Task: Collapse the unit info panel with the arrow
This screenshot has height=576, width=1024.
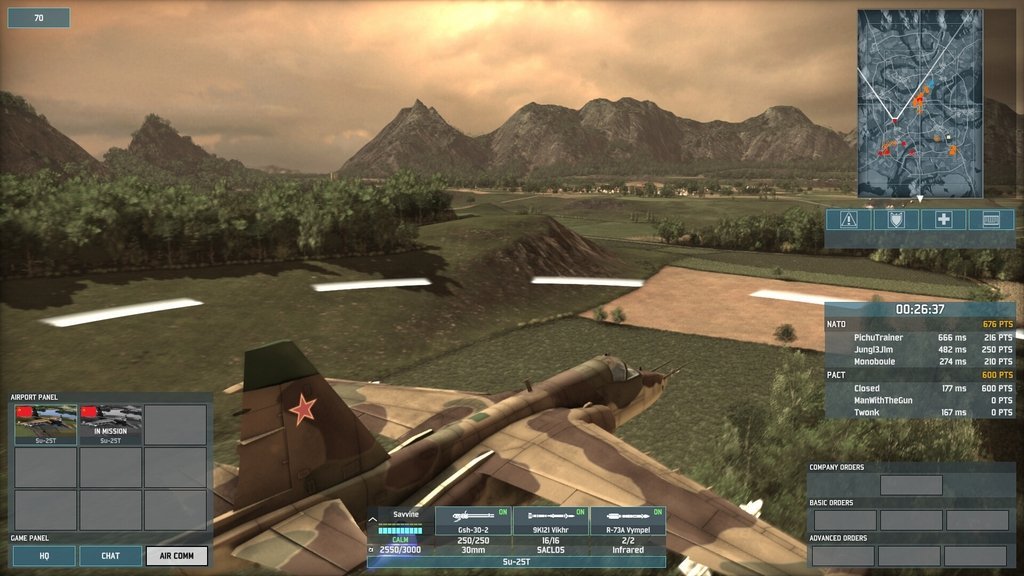Action: 373,518
